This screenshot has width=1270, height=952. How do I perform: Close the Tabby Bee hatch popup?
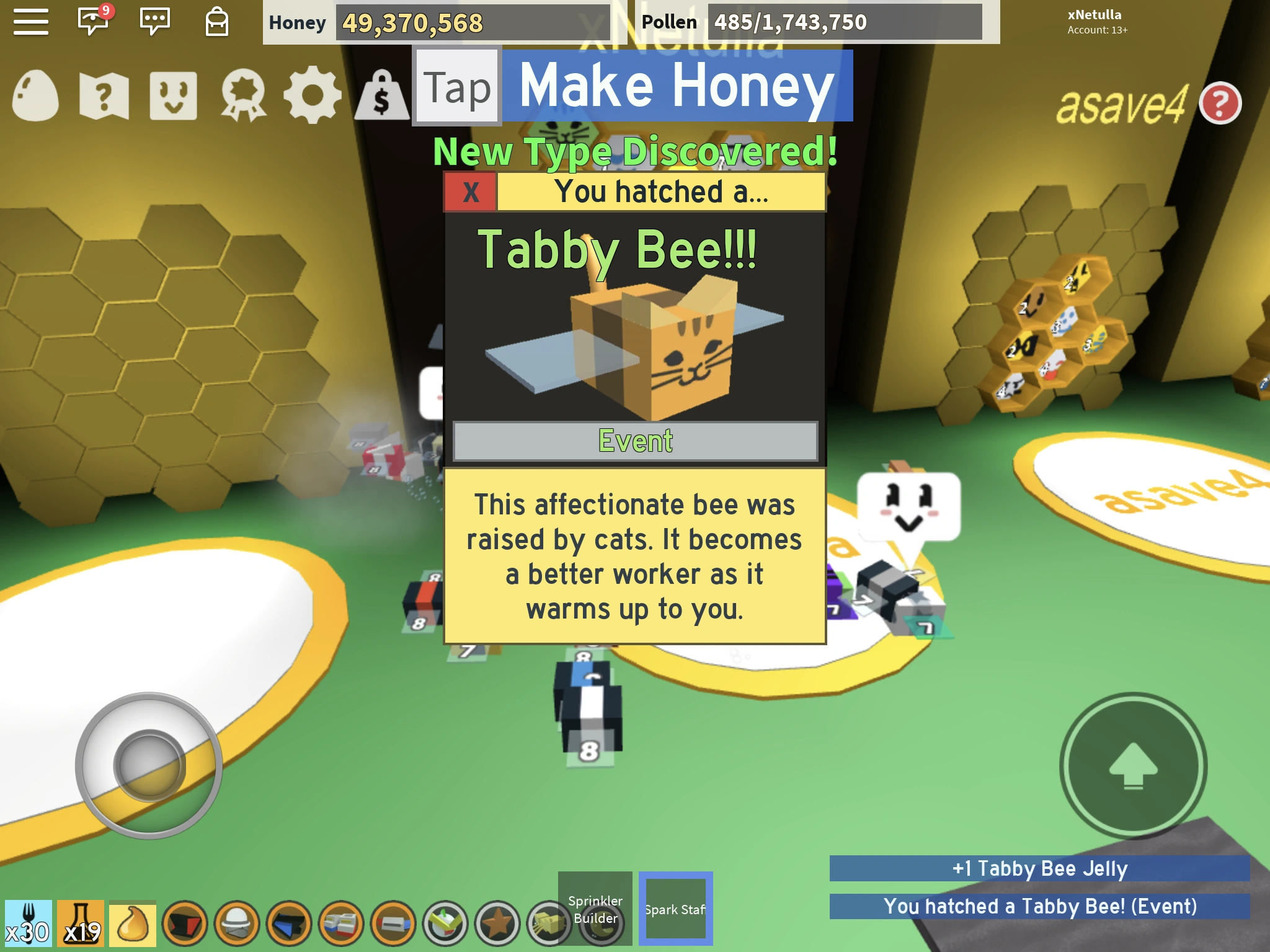(x=469, y=192)
